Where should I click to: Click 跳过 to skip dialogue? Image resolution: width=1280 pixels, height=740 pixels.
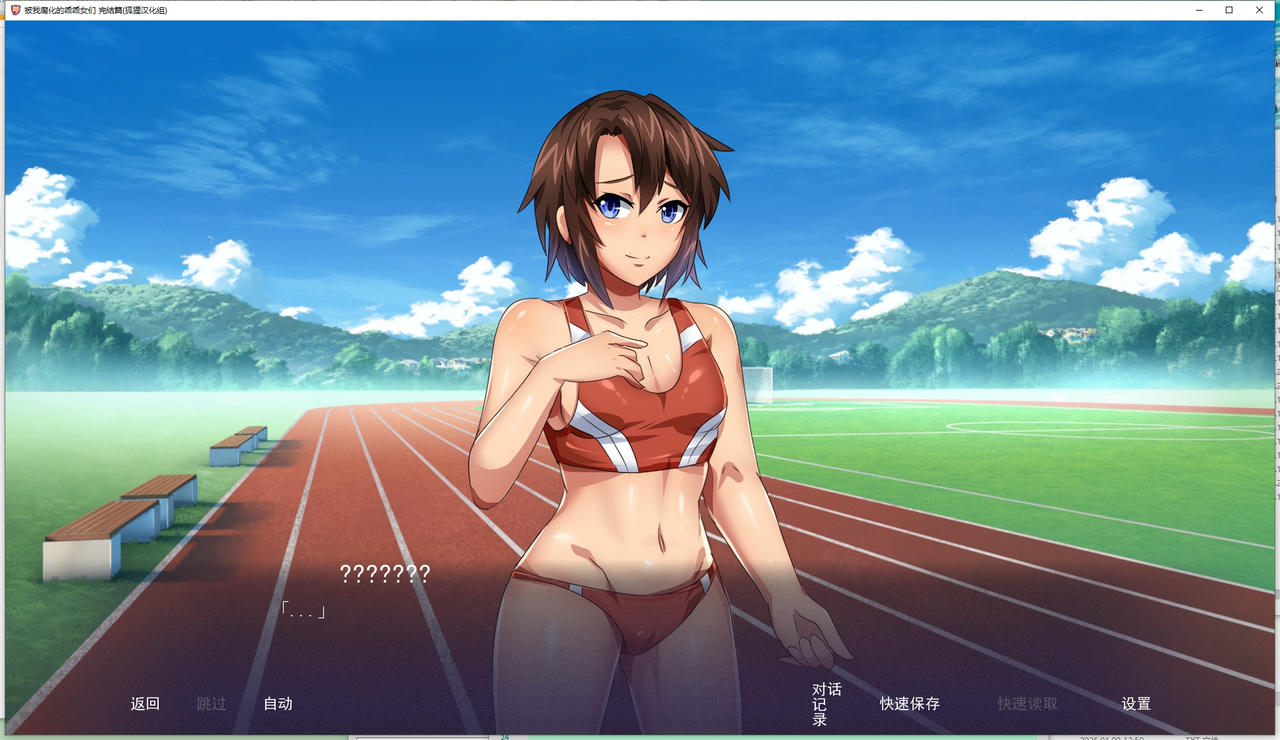point(211,703)
